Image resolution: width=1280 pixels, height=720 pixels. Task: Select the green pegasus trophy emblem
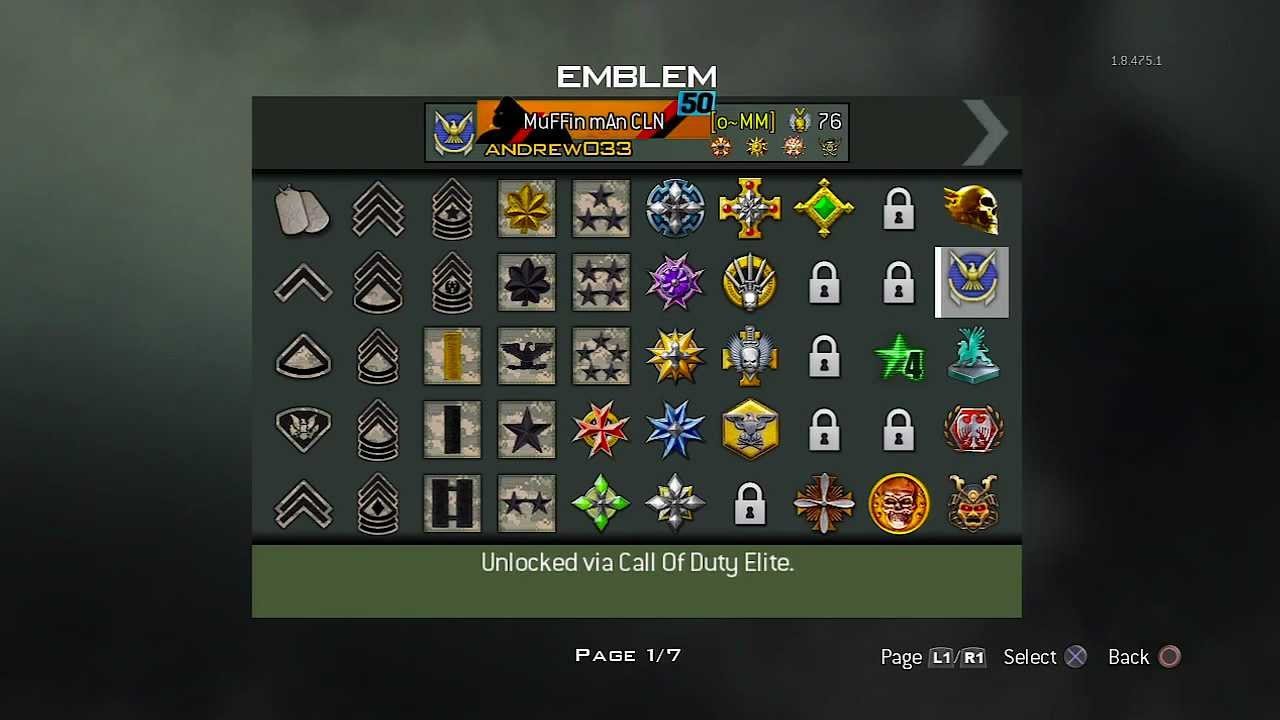971,356
